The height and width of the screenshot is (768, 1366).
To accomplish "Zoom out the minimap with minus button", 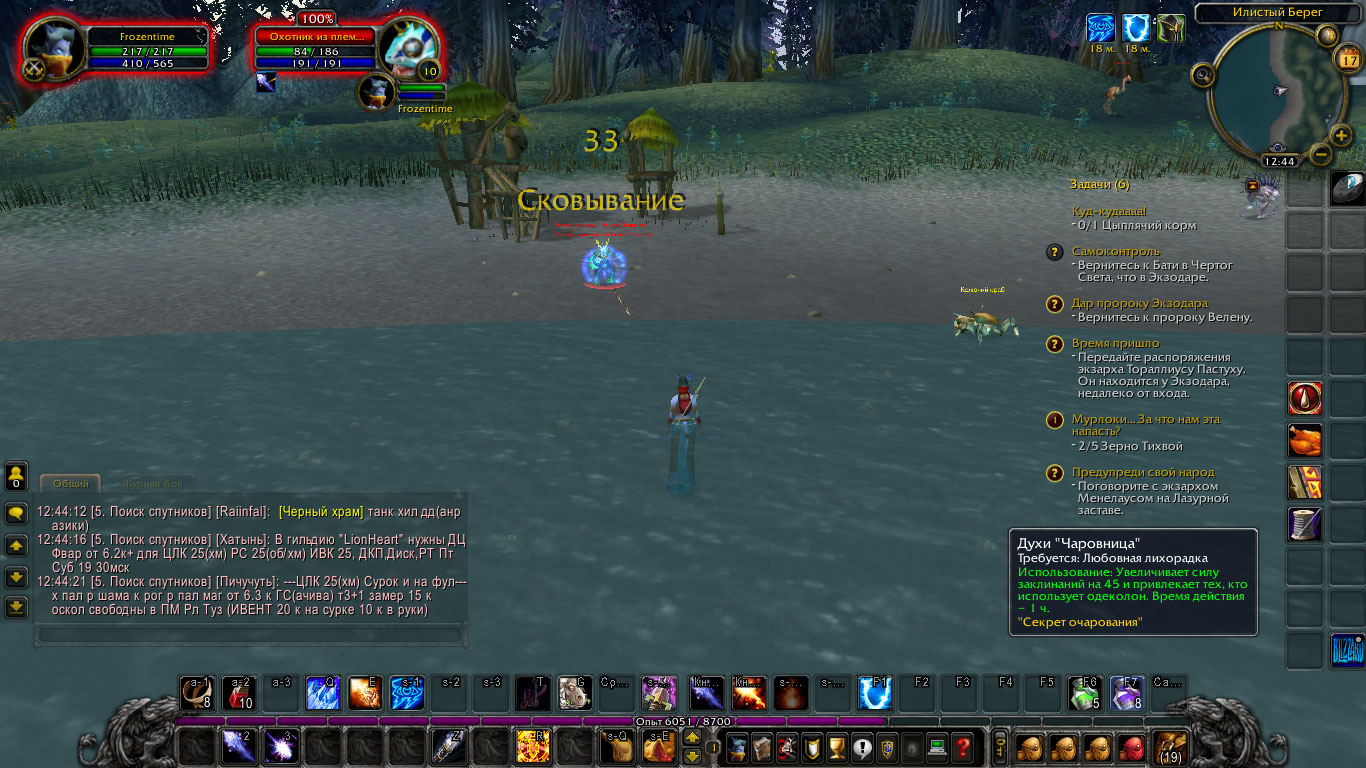I will (x=1320, y=154).
